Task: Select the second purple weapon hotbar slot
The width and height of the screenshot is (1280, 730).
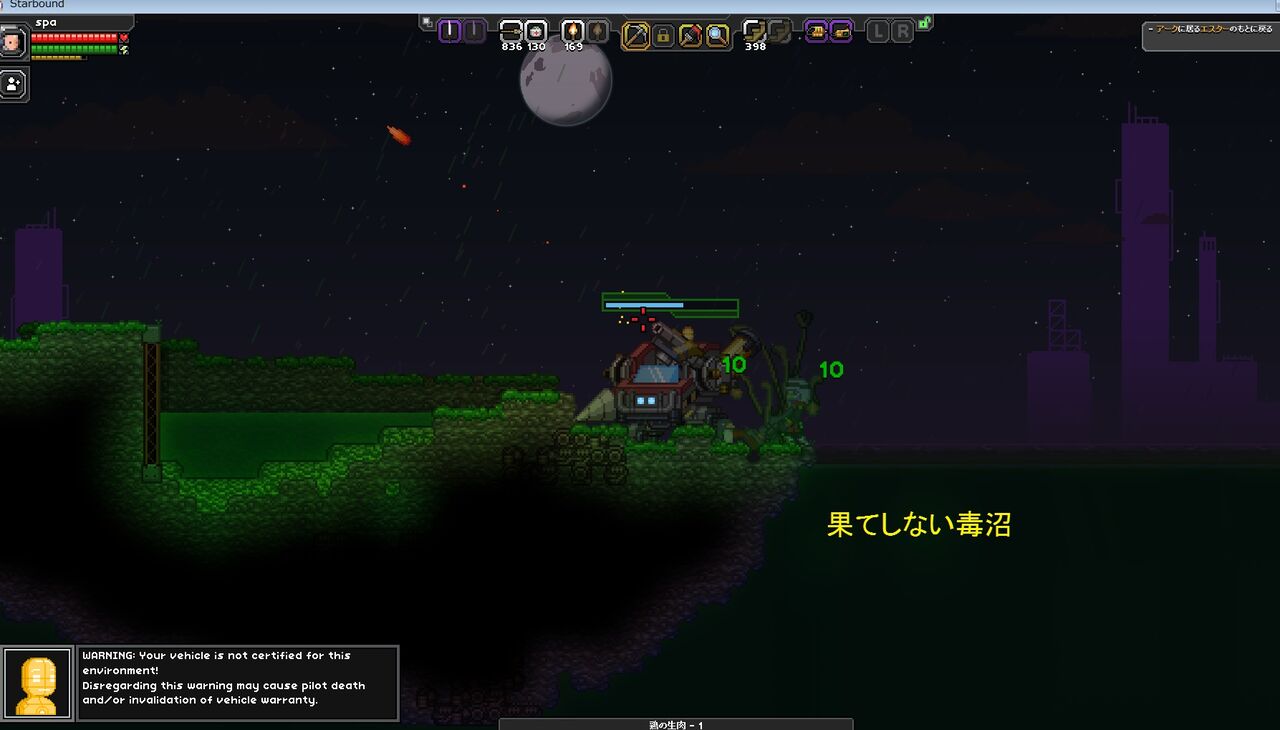Action: click(473, 32)
